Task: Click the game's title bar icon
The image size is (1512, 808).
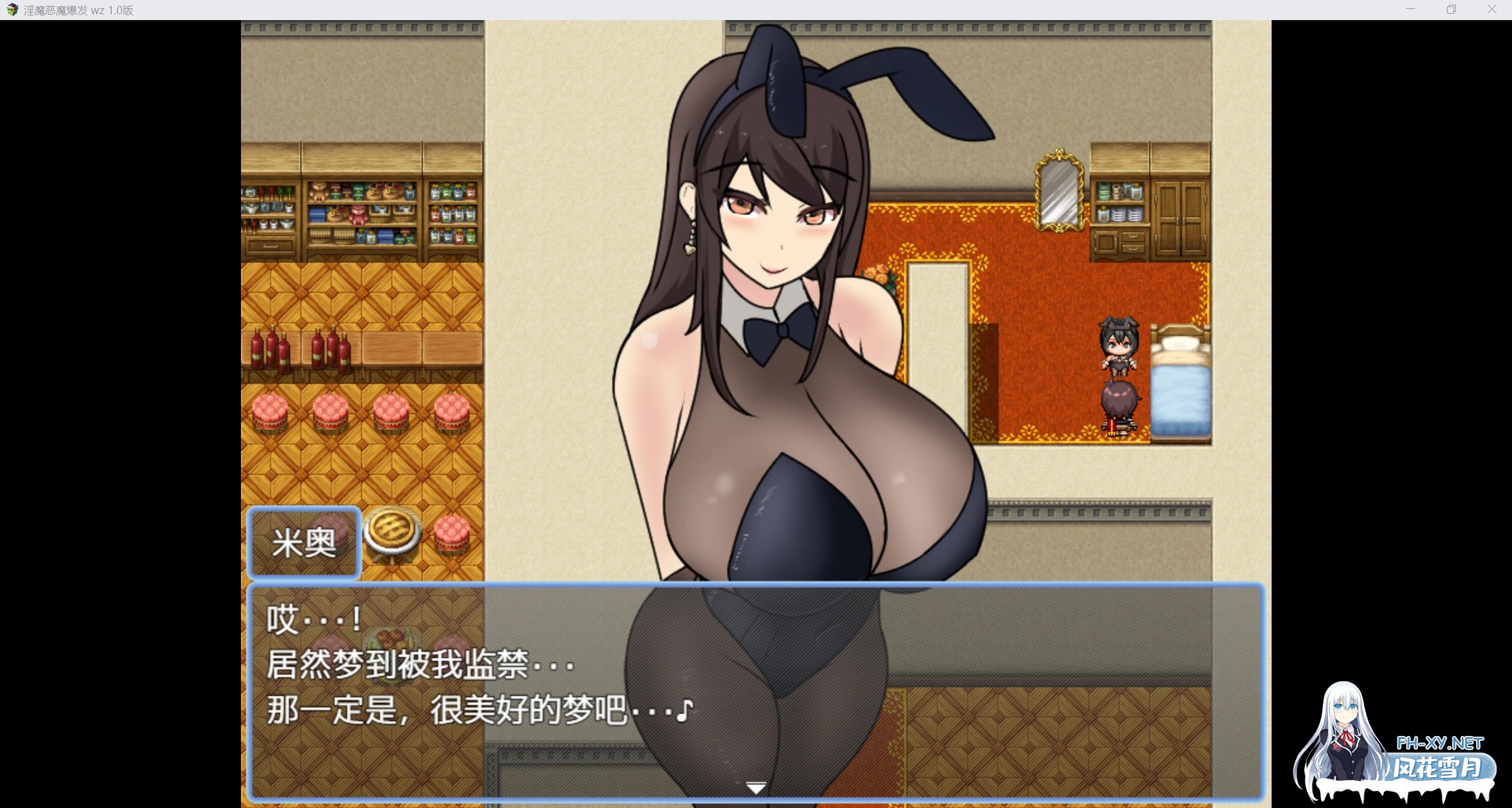Action: [x=12, y=10]
